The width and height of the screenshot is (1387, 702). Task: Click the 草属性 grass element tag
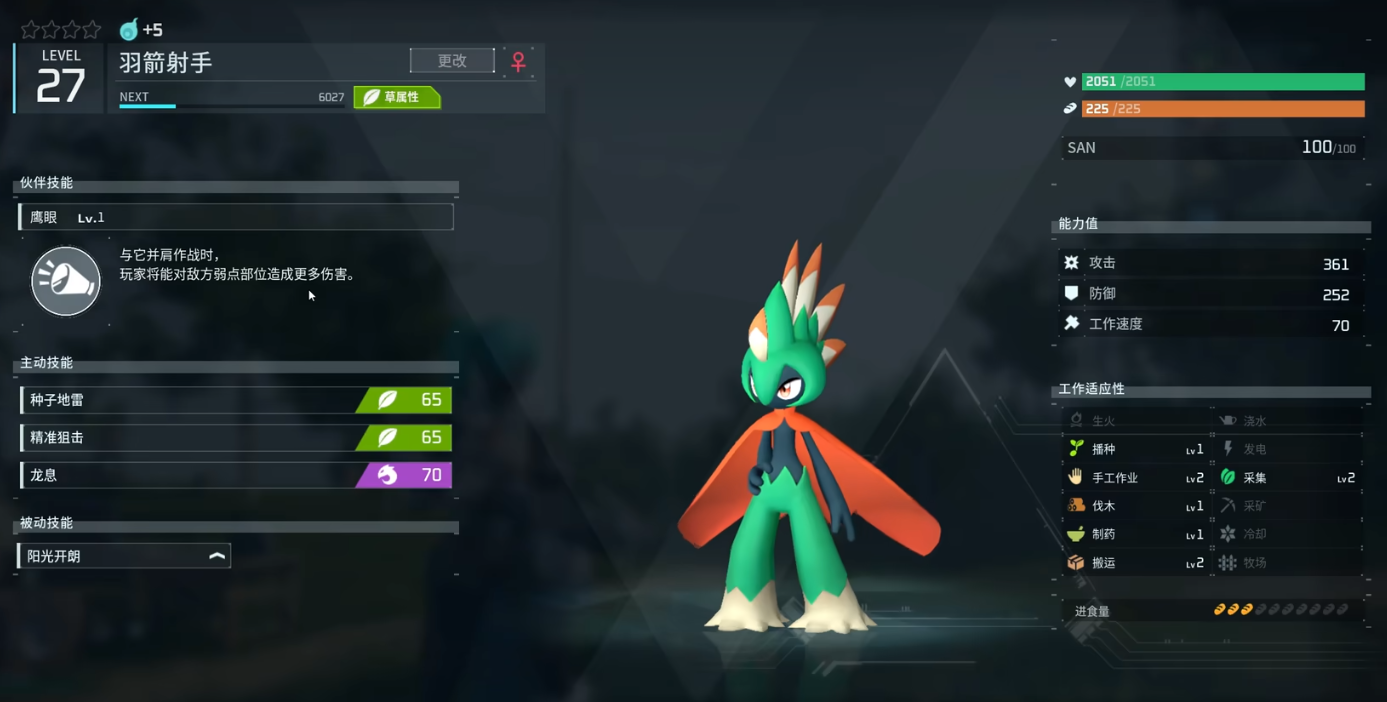tap(397, 97)
